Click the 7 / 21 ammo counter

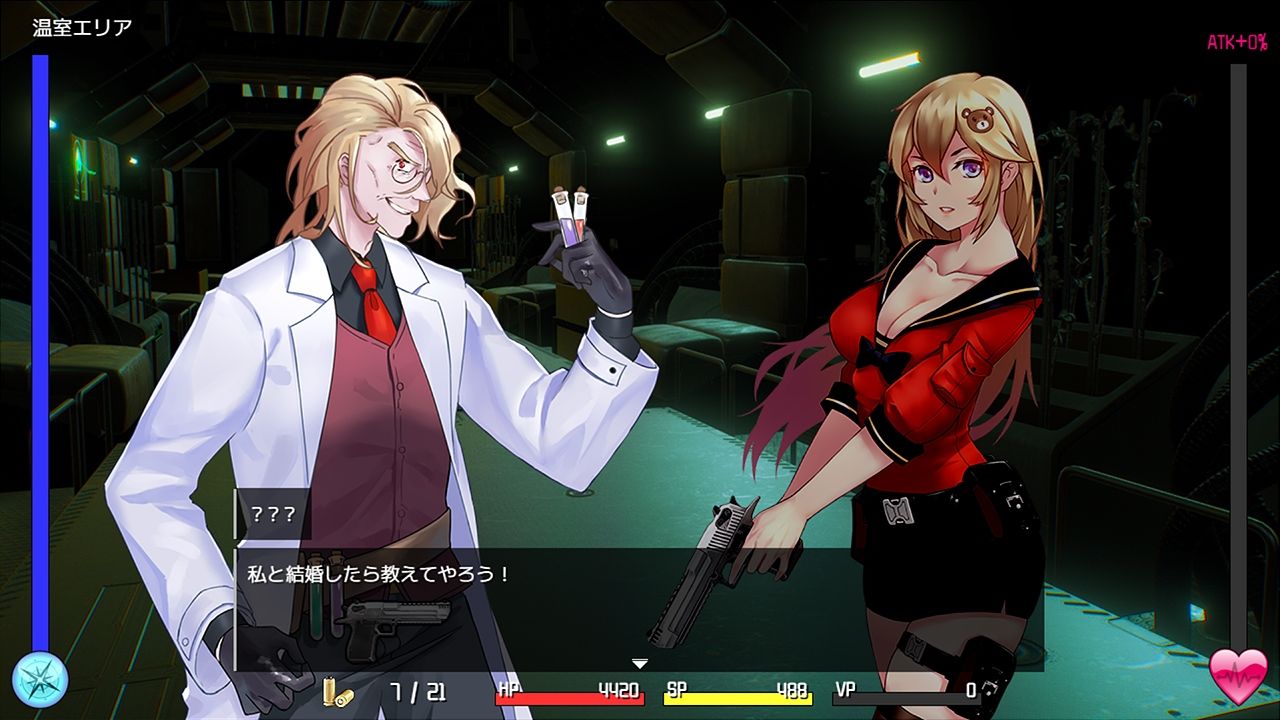click(420, 690)
